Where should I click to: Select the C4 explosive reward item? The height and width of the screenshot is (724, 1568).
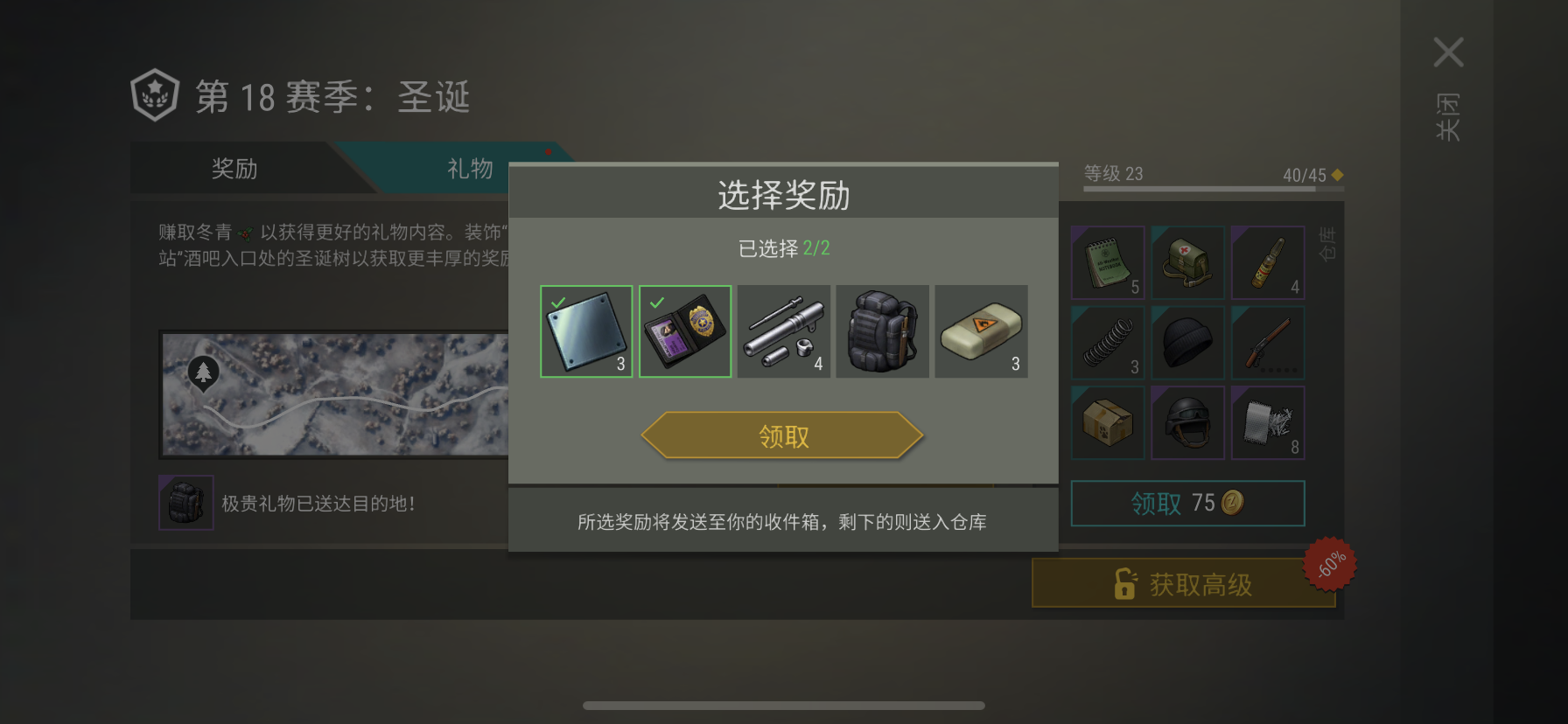pos(981,331)
